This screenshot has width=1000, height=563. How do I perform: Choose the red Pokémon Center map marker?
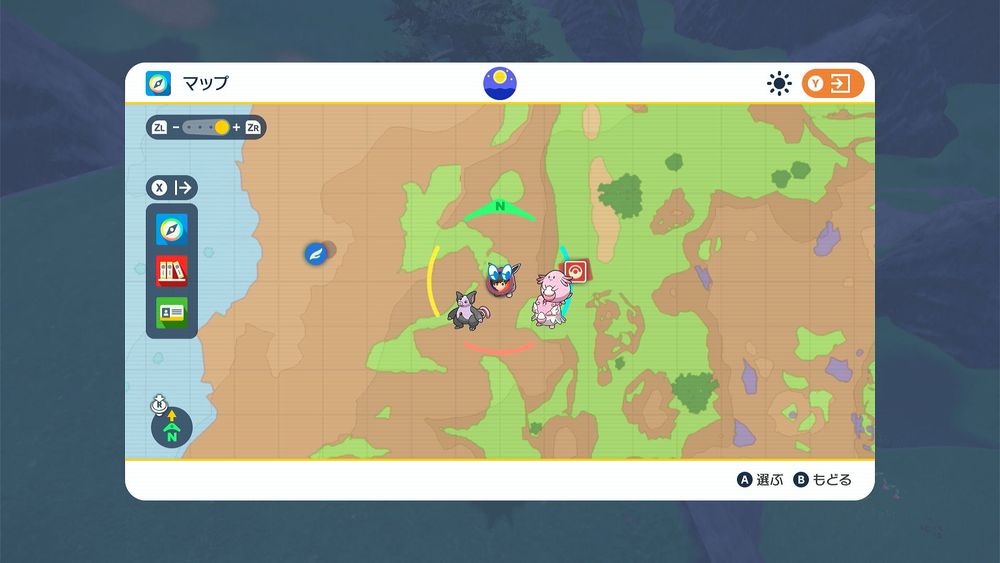tap(575, 271)
